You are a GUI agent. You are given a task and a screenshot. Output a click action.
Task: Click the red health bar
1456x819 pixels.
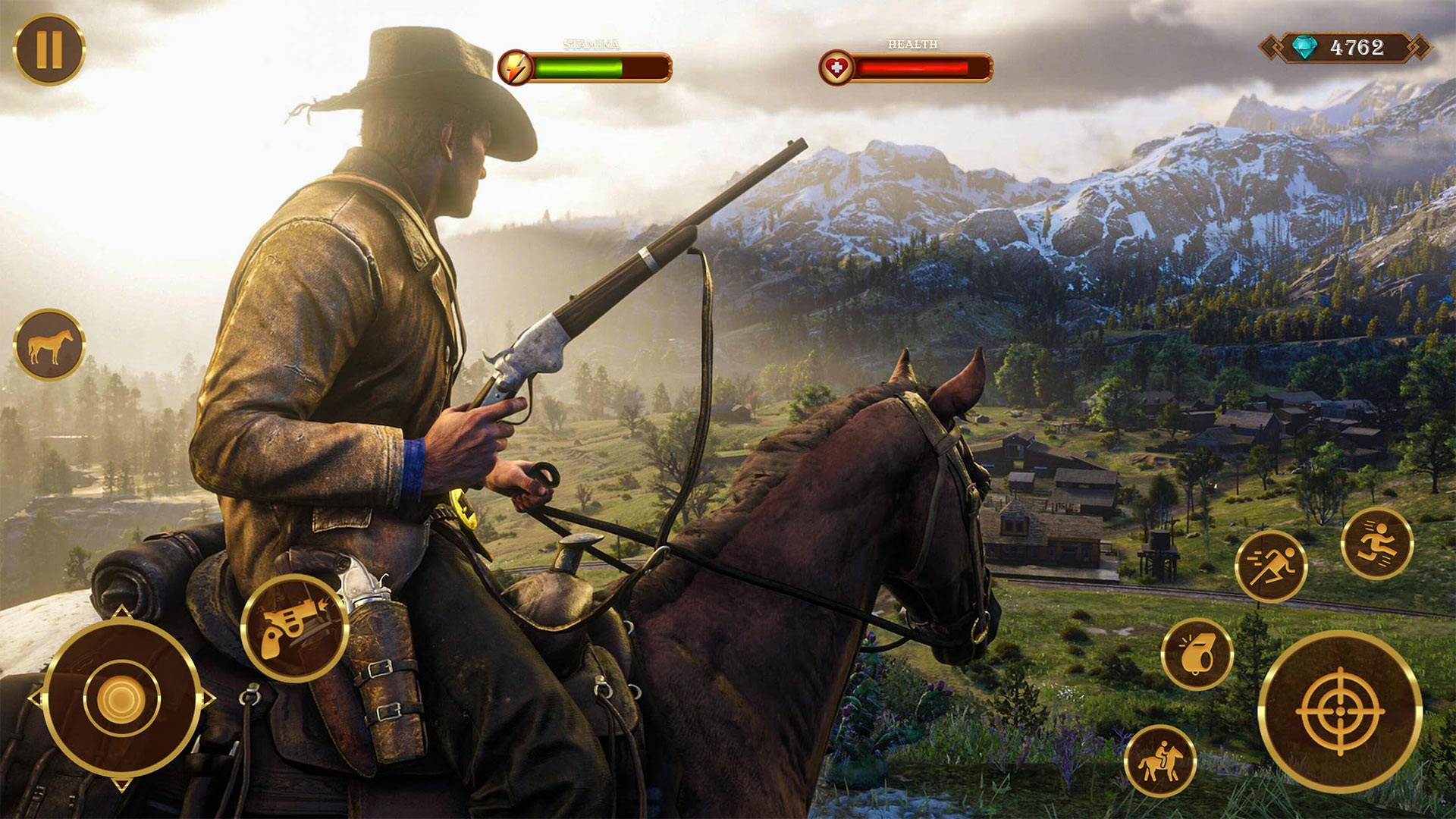tap(918, 67)
